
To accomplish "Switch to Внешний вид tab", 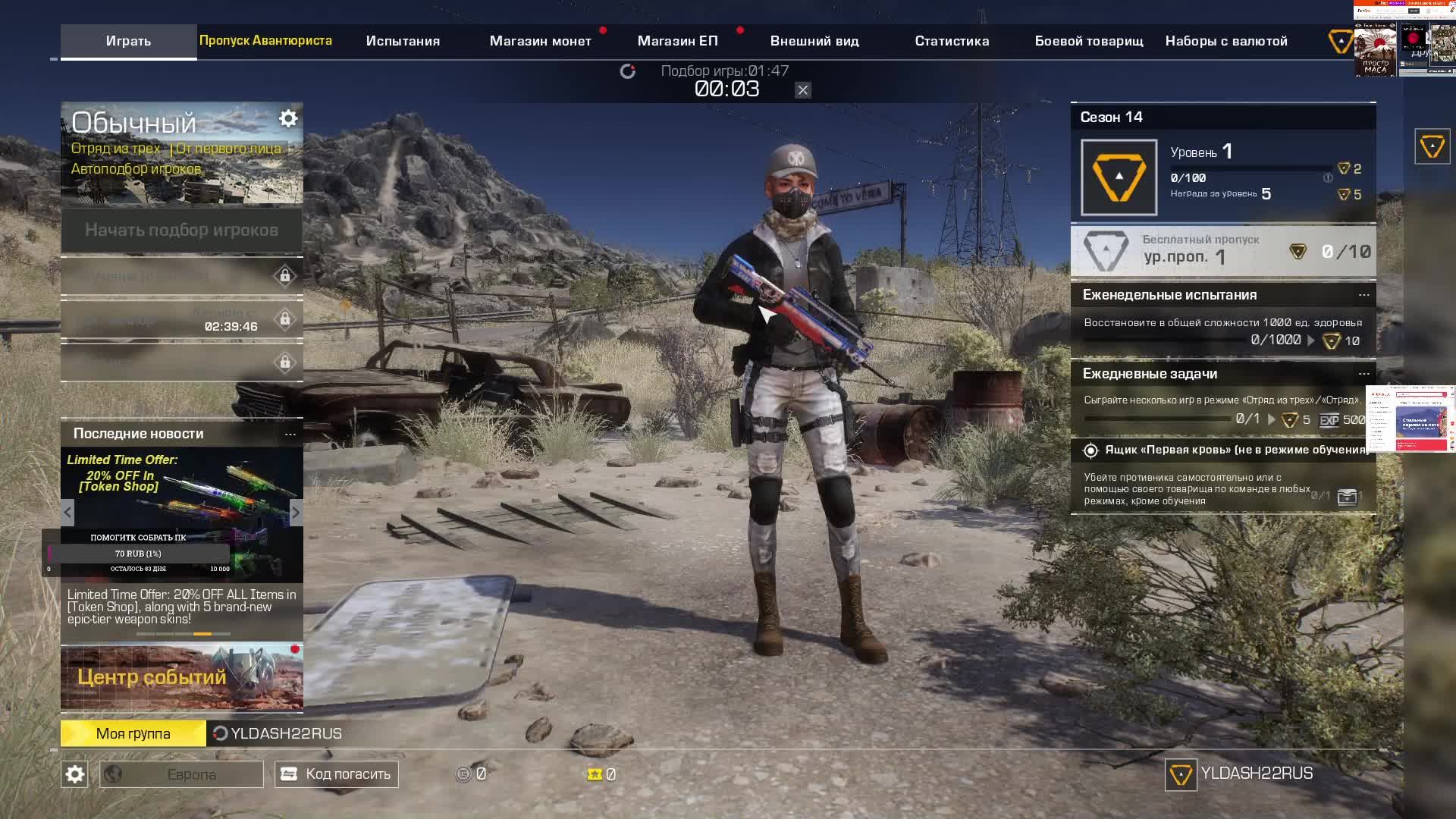I will click(x=814, y=41).
